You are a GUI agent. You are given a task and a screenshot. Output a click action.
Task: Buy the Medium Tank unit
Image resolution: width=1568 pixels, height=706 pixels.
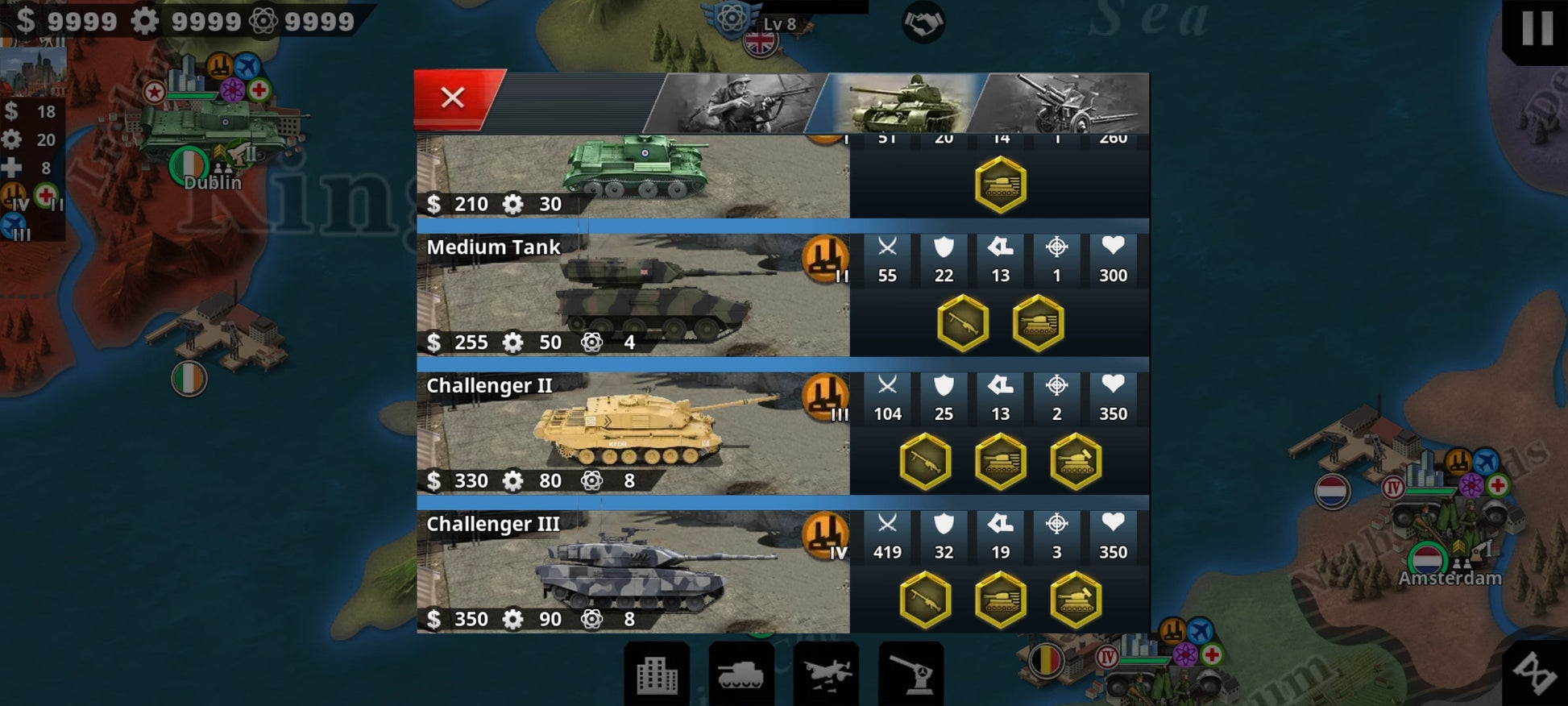click(x=633, y=295)
